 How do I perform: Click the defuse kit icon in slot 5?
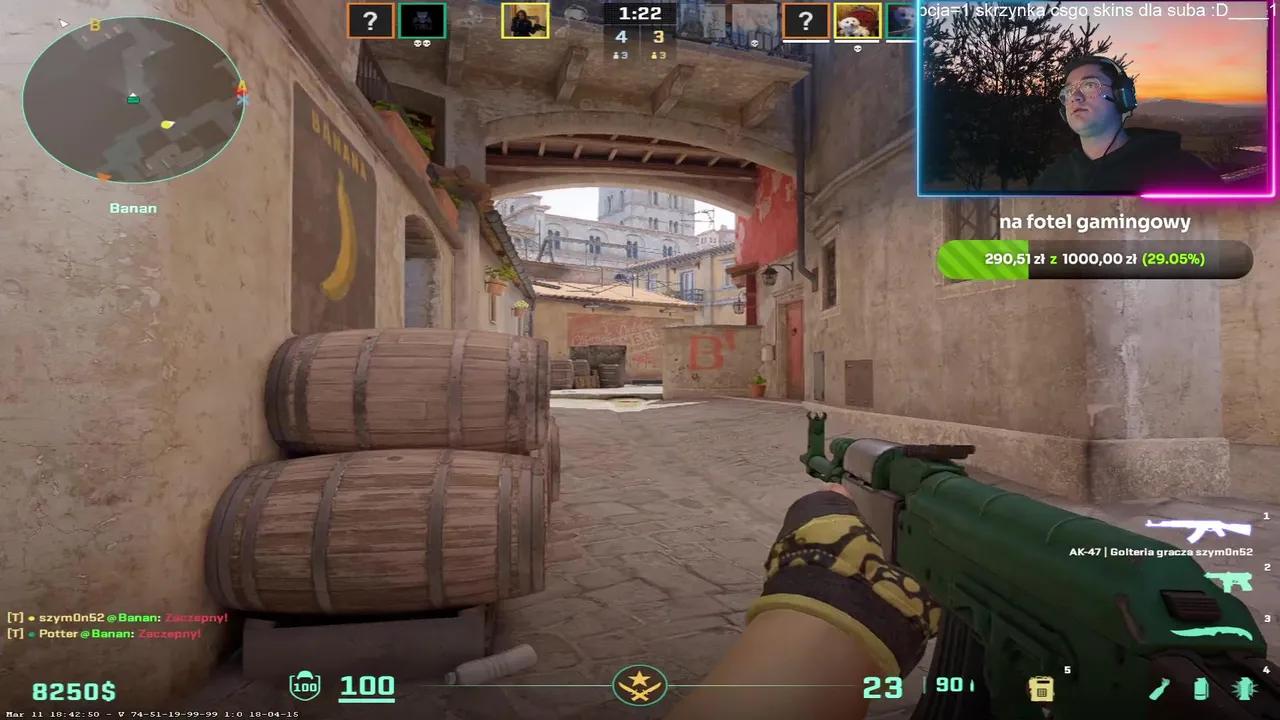(1041, 688)
